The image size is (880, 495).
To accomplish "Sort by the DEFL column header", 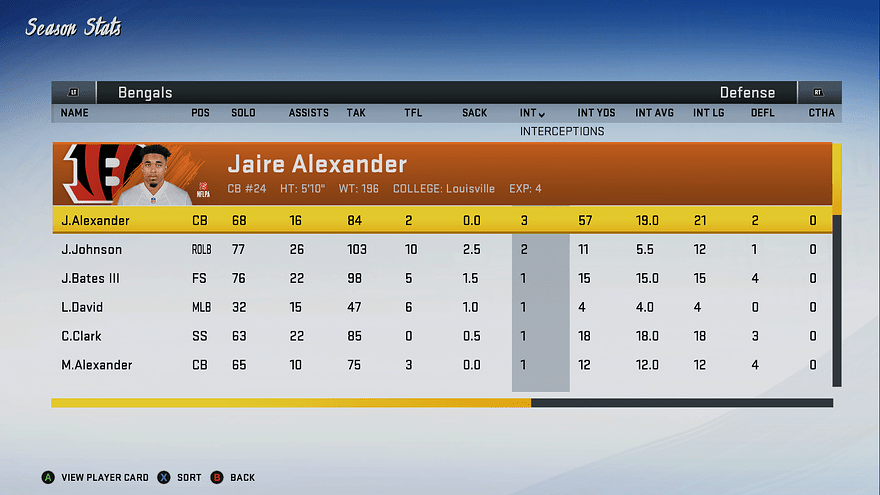I will point(763,113).
